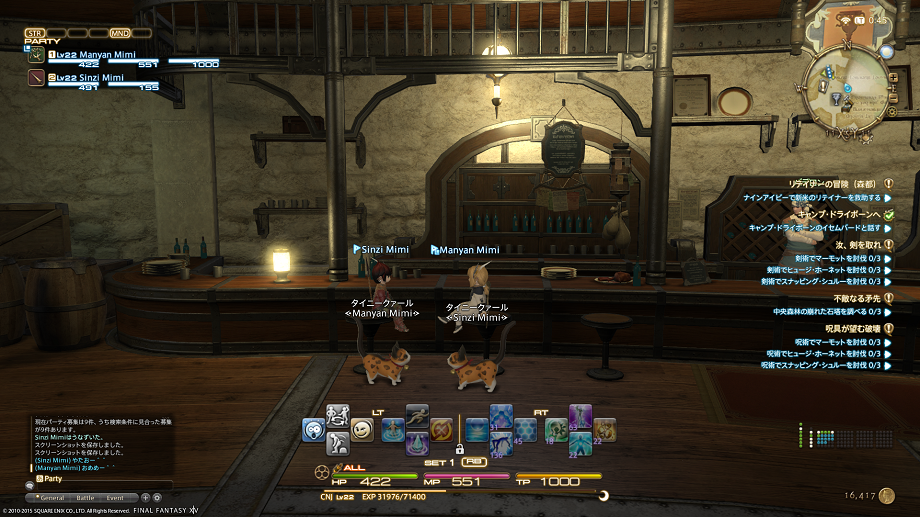The height and width of the screenshot is (517, 920).
Task: Toggle the hotbar padlock lock icon
Action: 458,450
